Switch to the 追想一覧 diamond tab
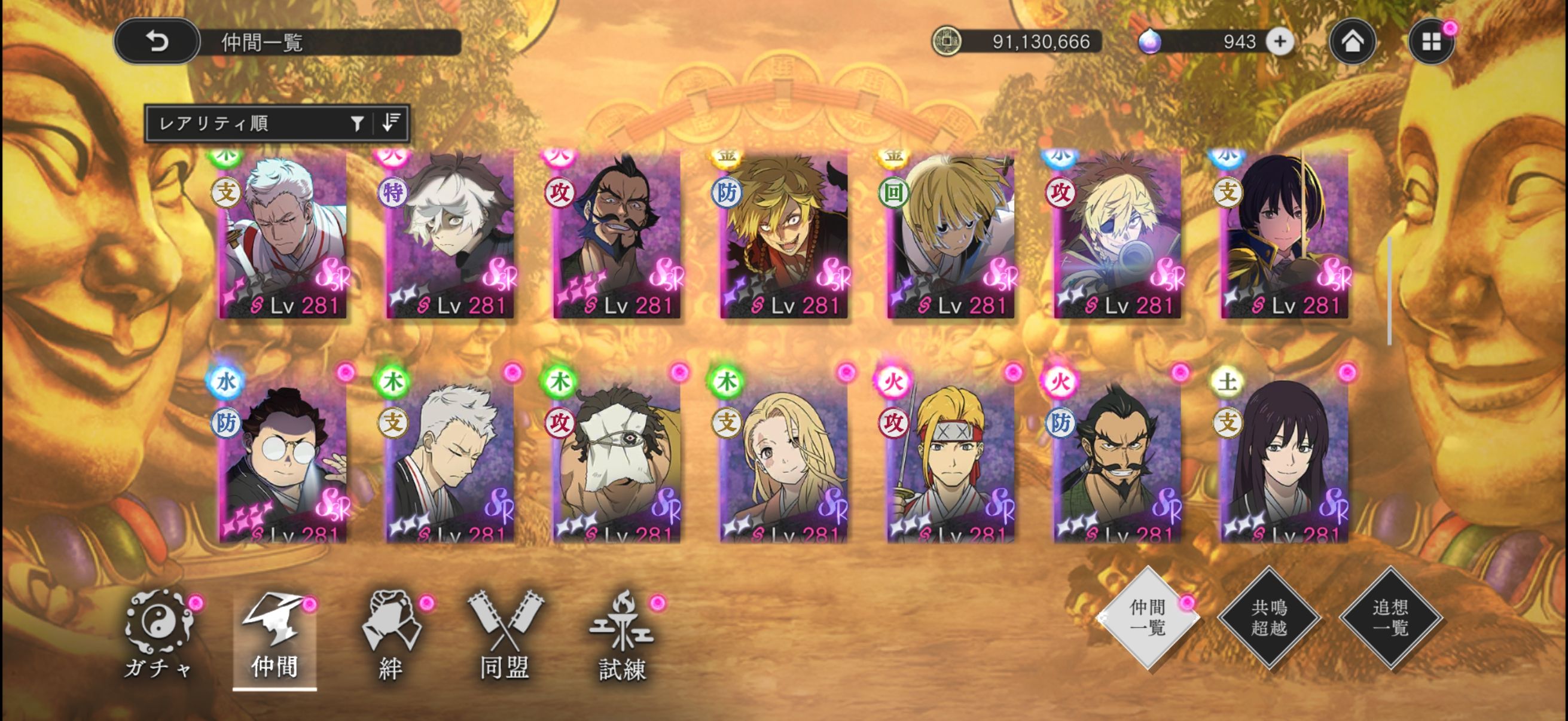This screenshot has height=721, width=1568. click(1391, 618)
